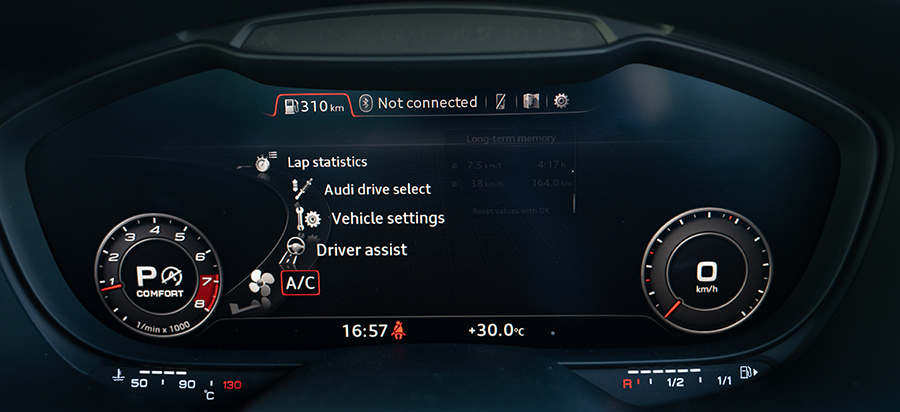Switch to the fuel range 310 km tab
Image resolution: width=900 pixels, height=412 pixels.
point(315,103)
